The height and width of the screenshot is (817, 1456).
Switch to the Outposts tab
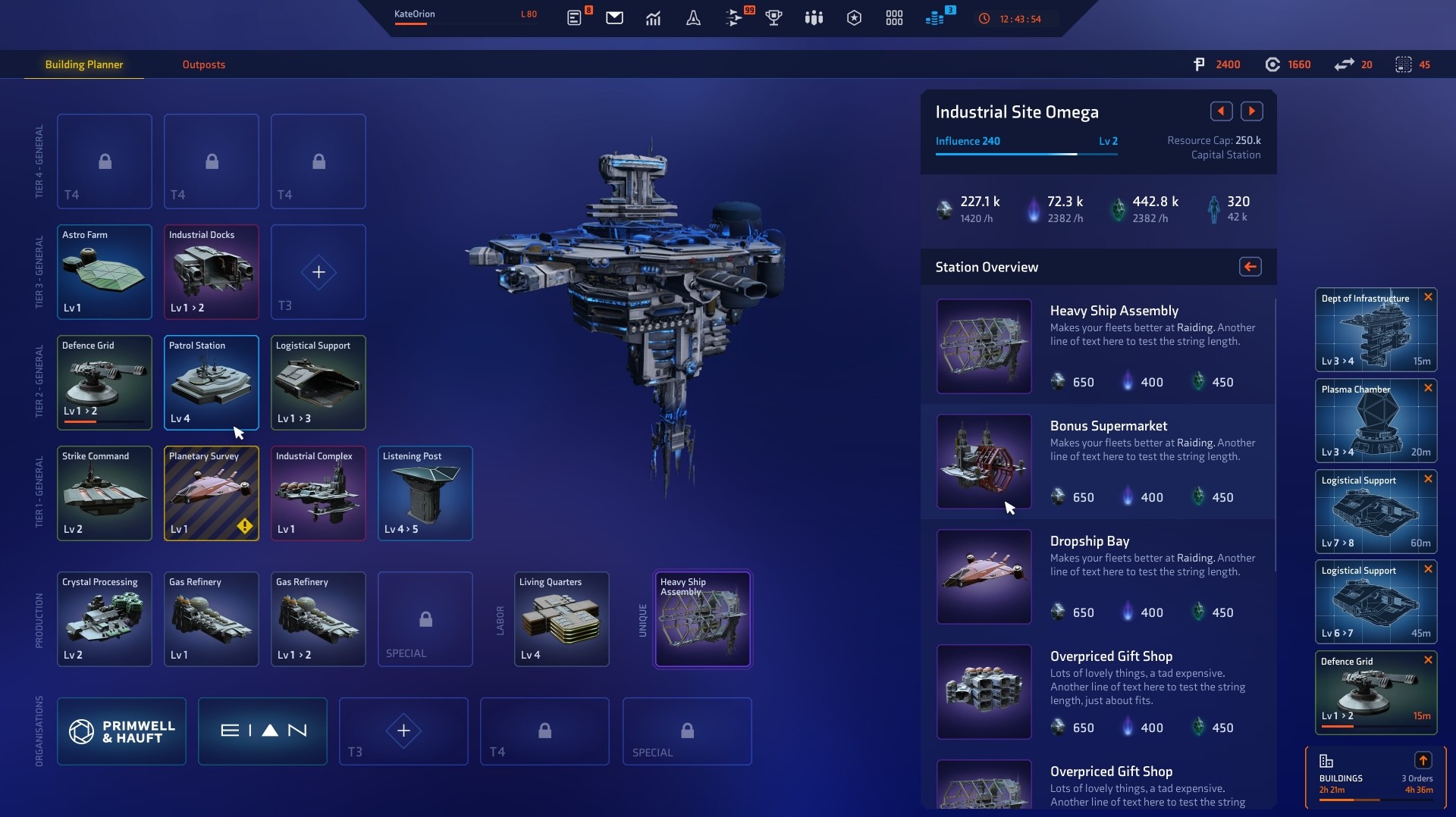(x=202, y=64)
